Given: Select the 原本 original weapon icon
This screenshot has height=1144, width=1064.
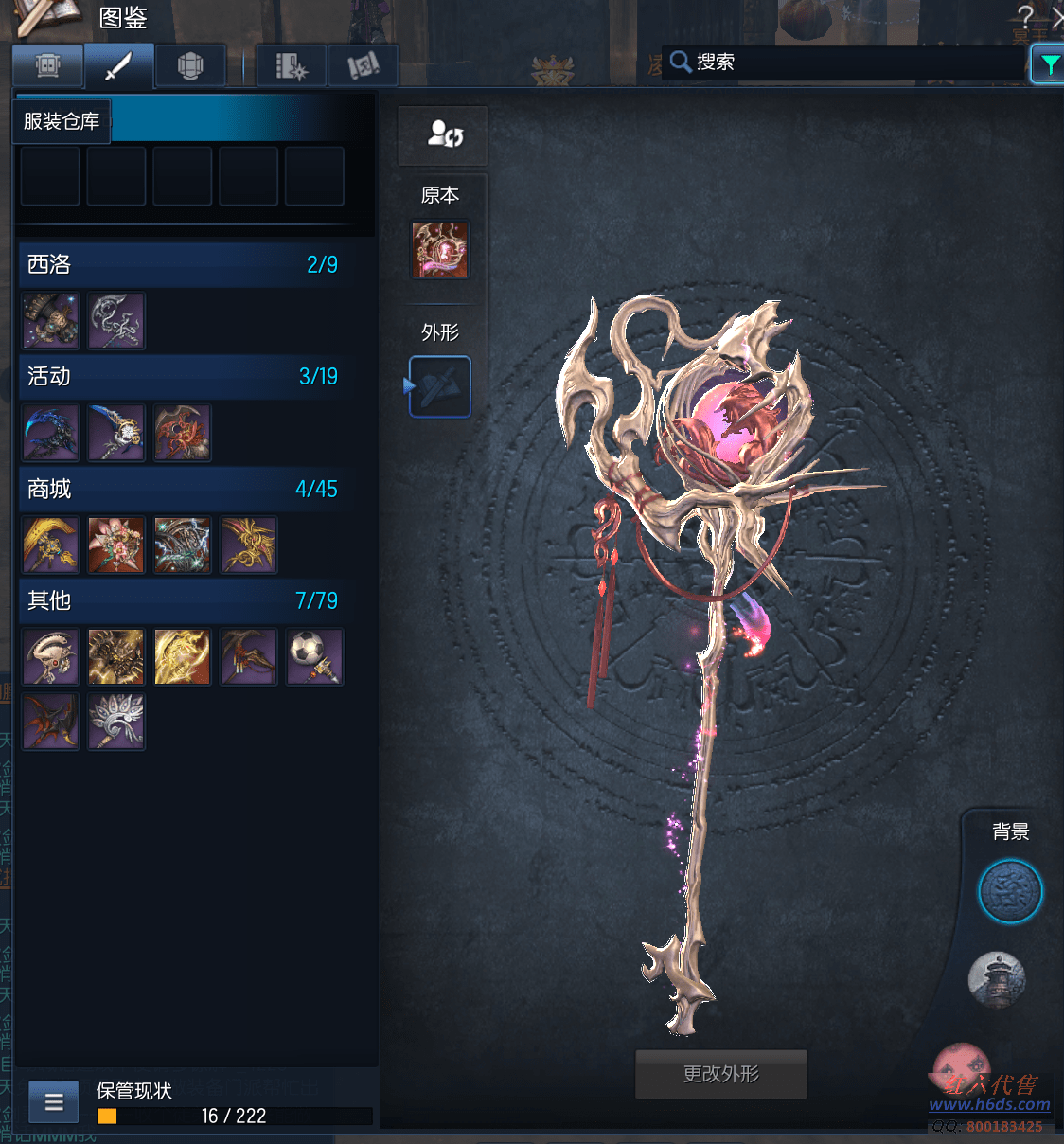Looking at the screenshot, I should (440, 250).
